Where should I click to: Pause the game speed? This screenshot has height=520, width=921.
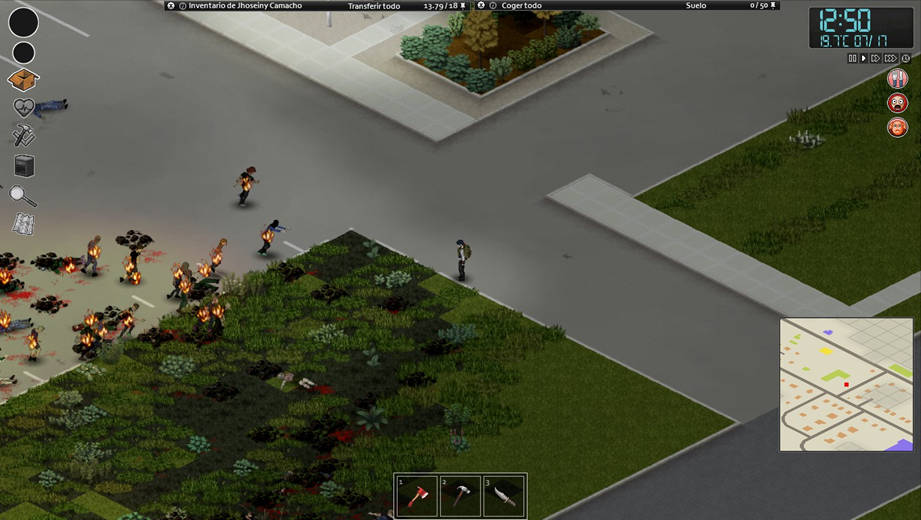coord(852,59)
